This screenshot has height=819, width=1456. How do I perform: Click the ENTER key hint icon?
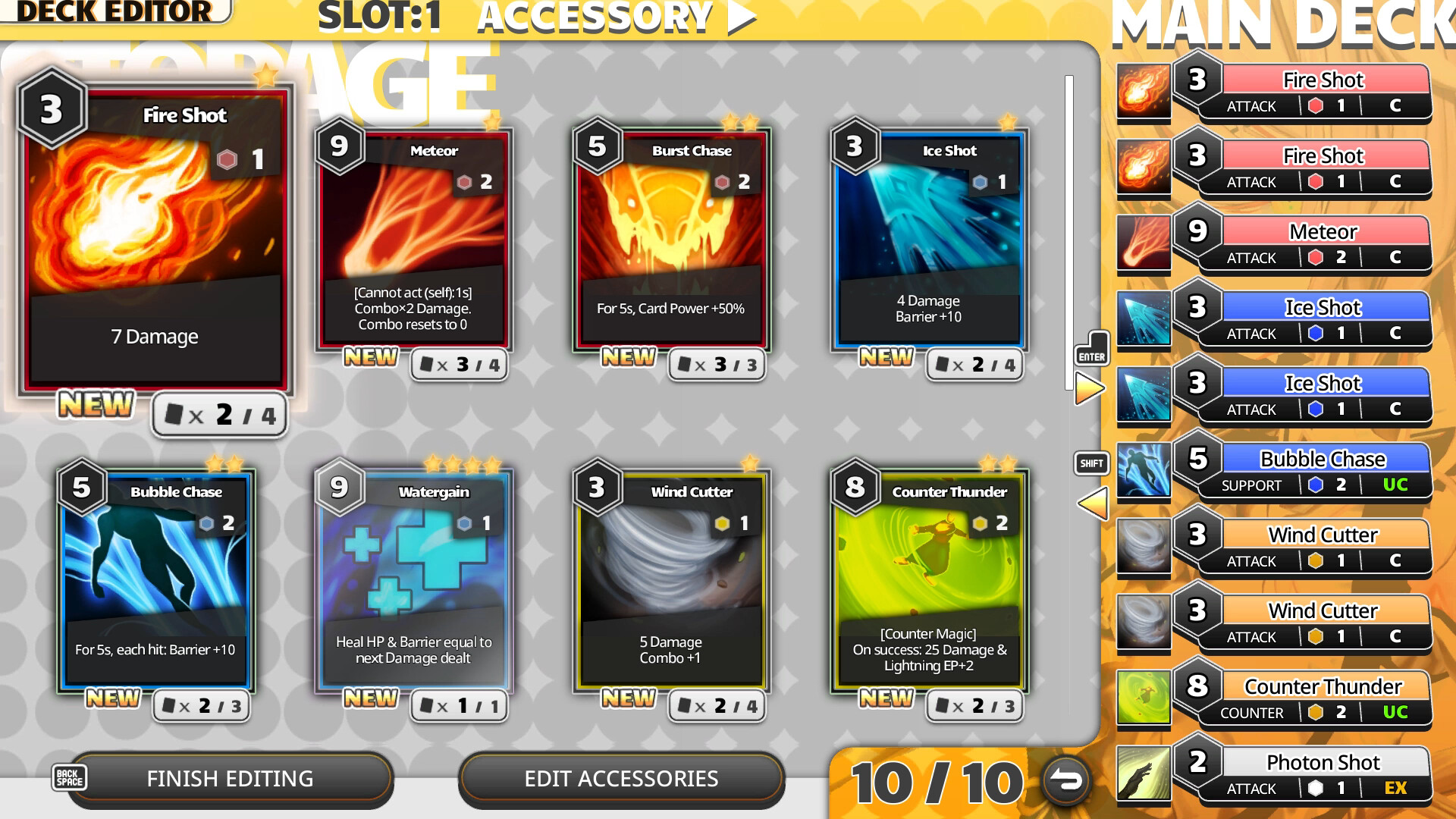(x=1091, y=348)
